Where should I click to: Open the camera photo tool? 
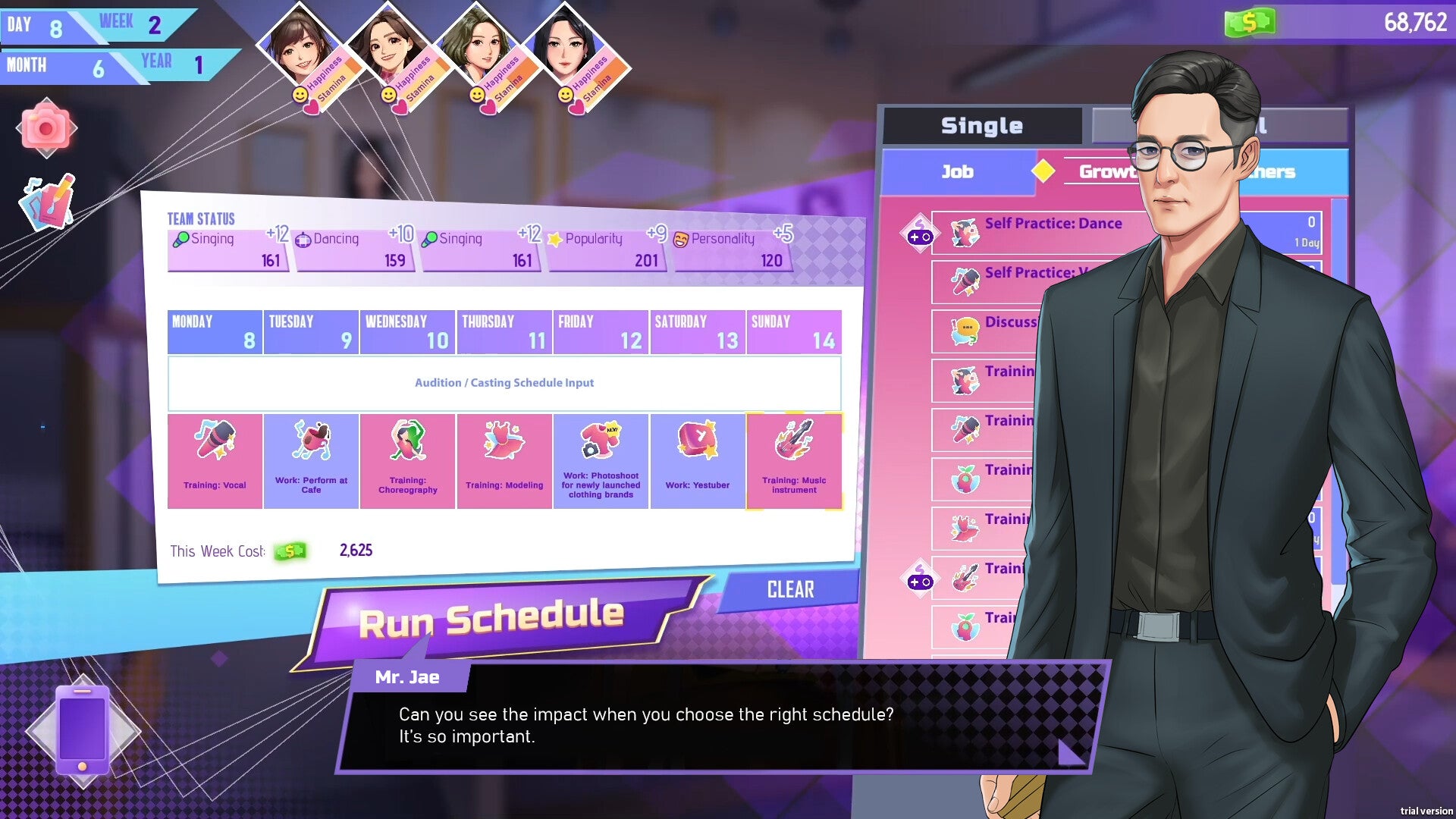[47, 129]
